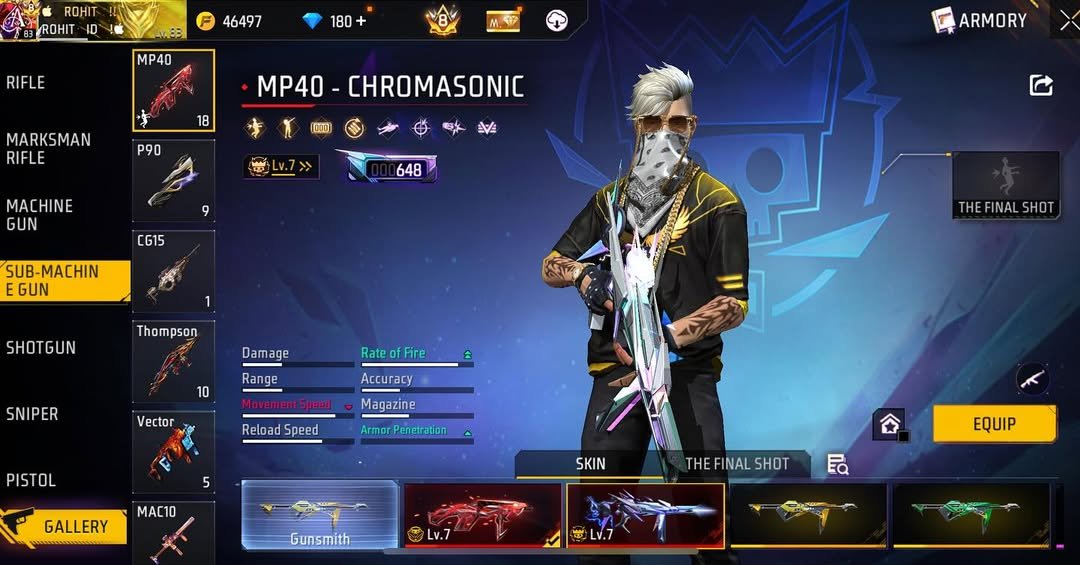Select the Rifle weapon category
This screenshot has height=565, width=1080.
27,83
